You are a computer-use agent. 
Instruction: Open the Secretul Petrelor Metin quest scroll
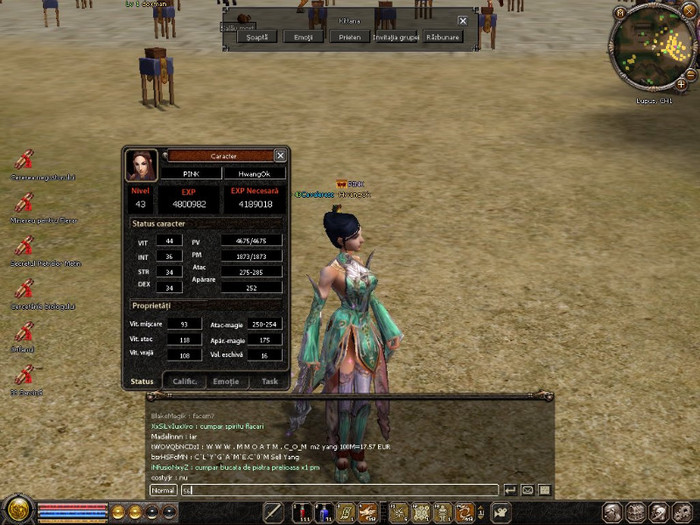coord(25,244)
